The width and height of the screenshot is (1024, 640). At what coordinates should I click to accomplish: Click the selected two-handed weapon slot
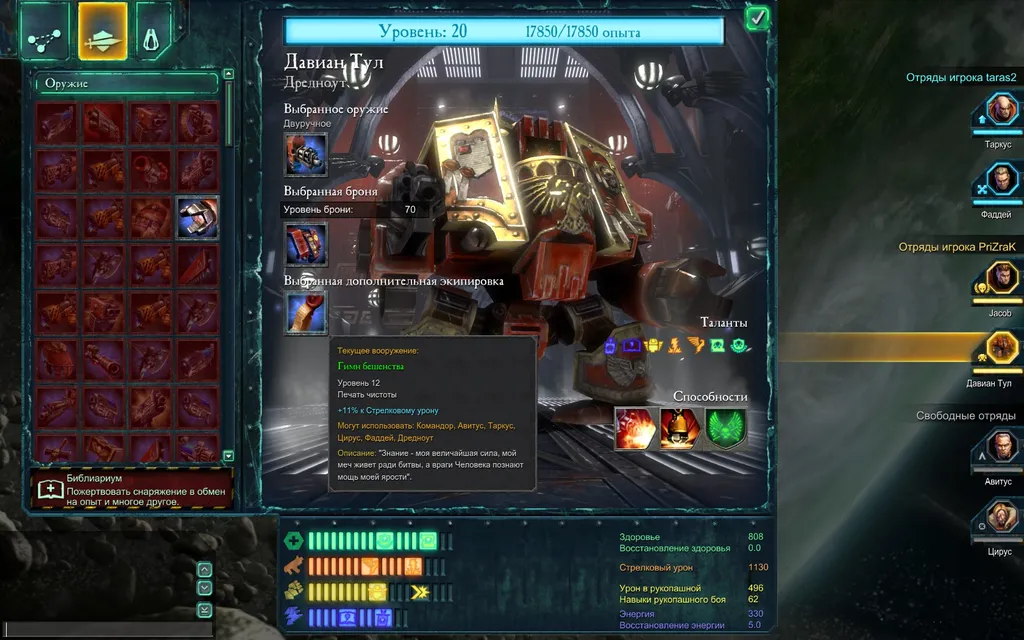(305, 154)
